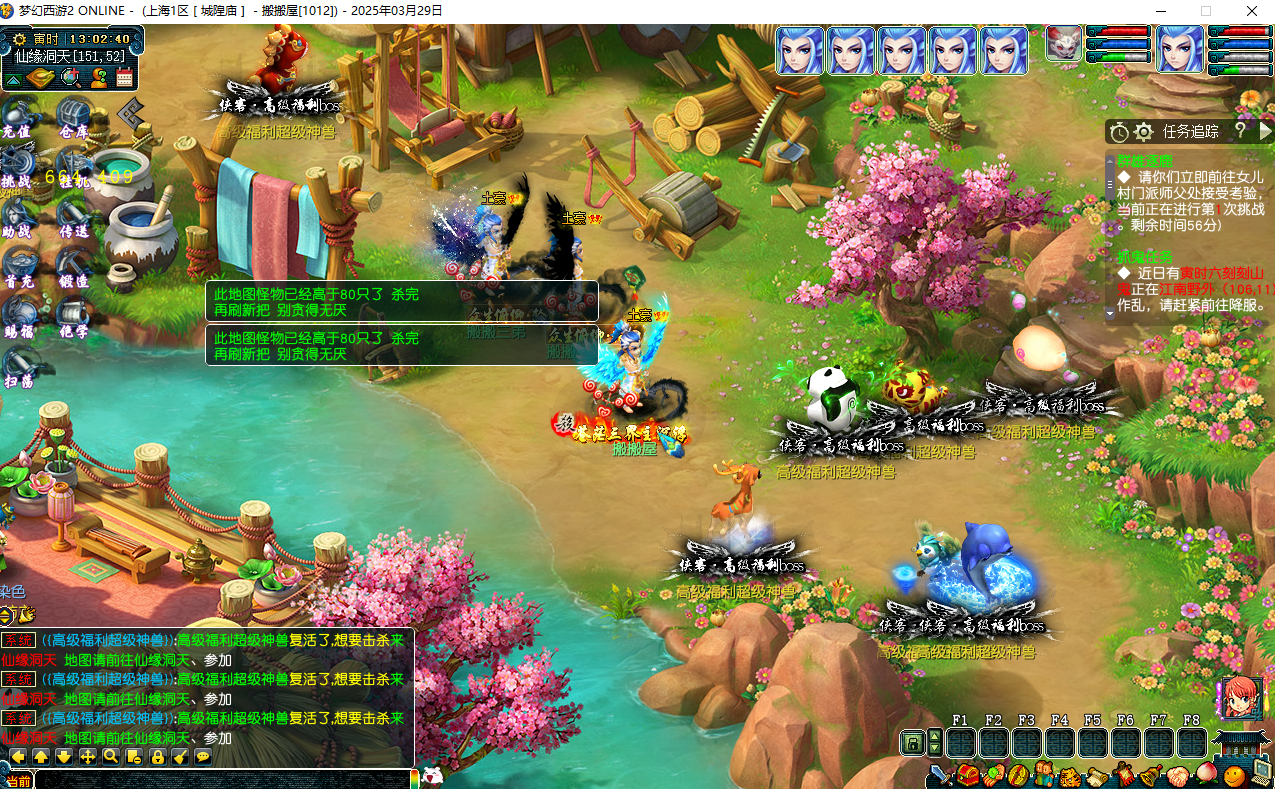Activate the 扫荡 sweep icon
Viewport: 1275px width, 789px height.
17,367
